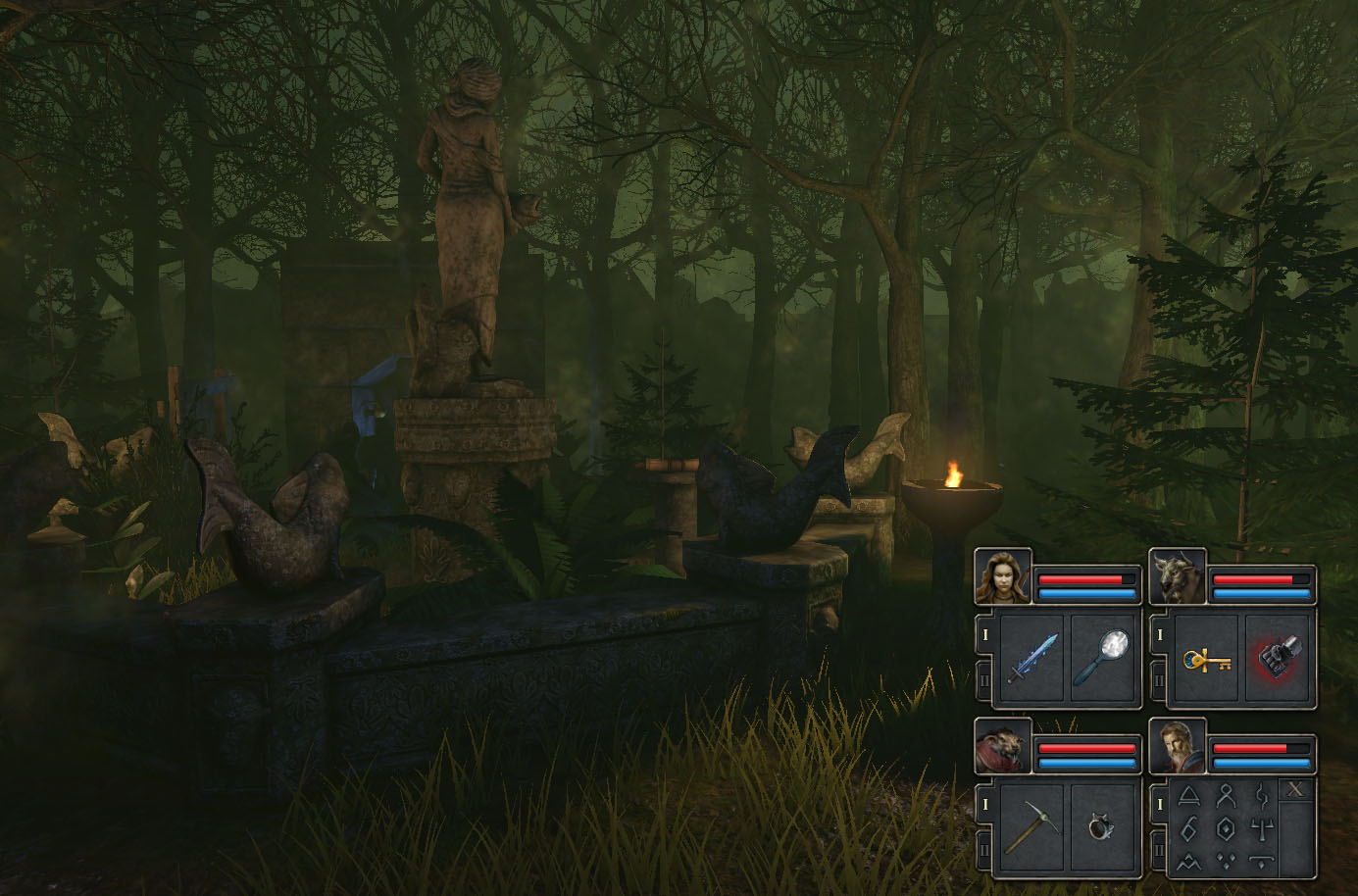Choose the mountain-shaped rune

(1189, 863)
